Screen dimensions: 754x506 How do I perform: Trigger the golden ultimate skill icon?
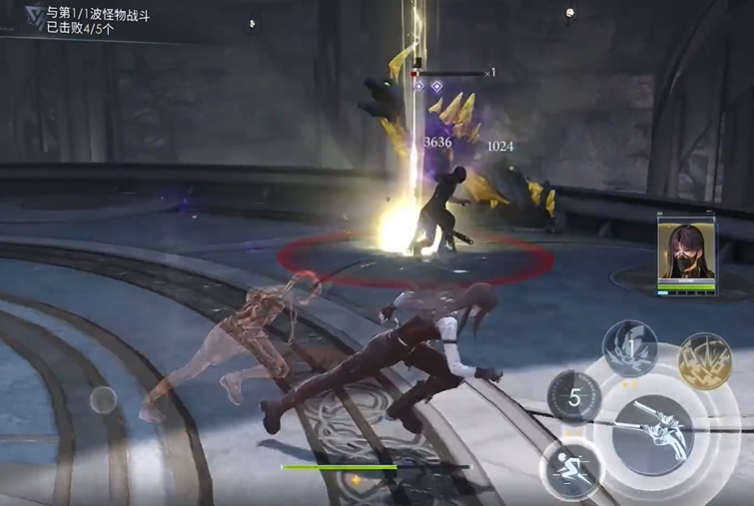(x=705, y=360)
